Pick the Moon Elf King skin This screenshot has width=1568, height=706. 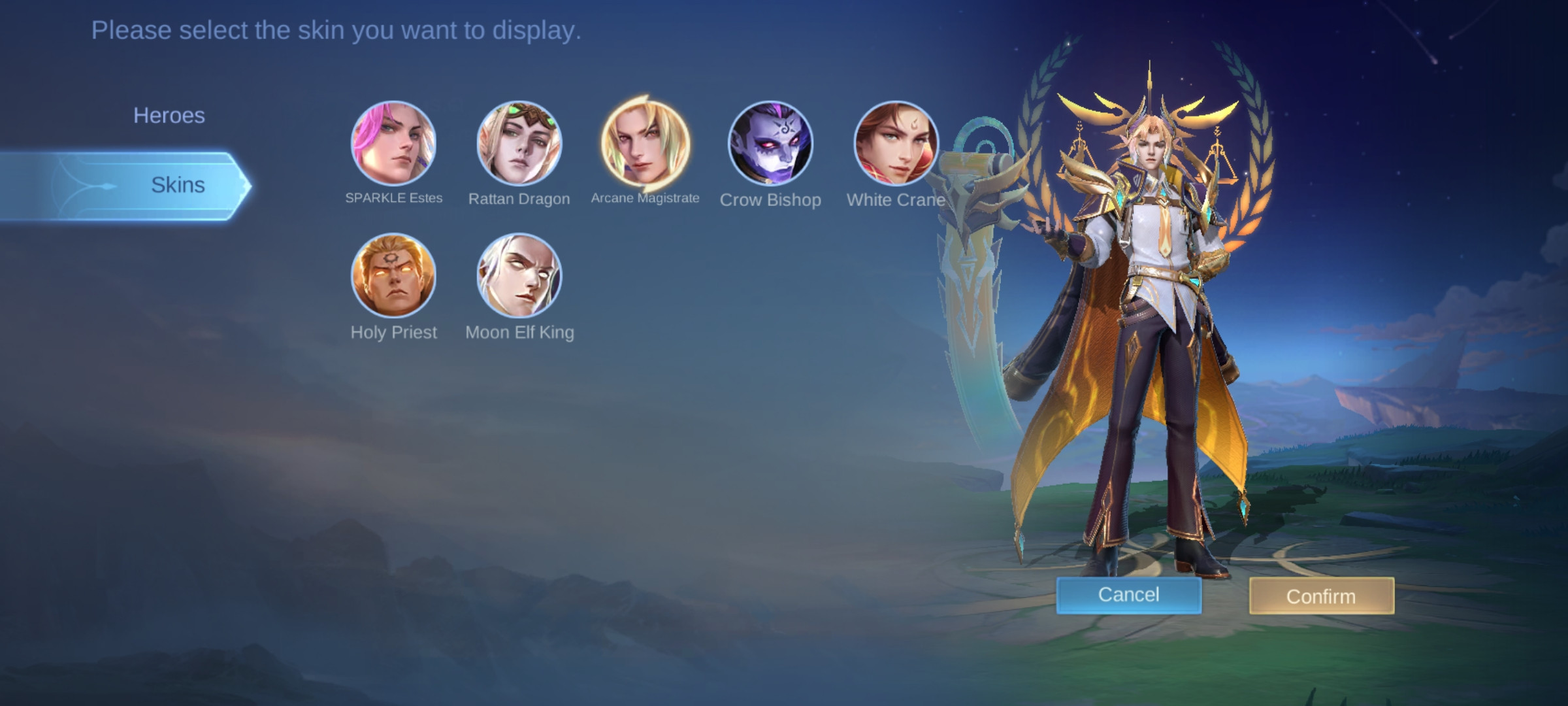[519, 275]
